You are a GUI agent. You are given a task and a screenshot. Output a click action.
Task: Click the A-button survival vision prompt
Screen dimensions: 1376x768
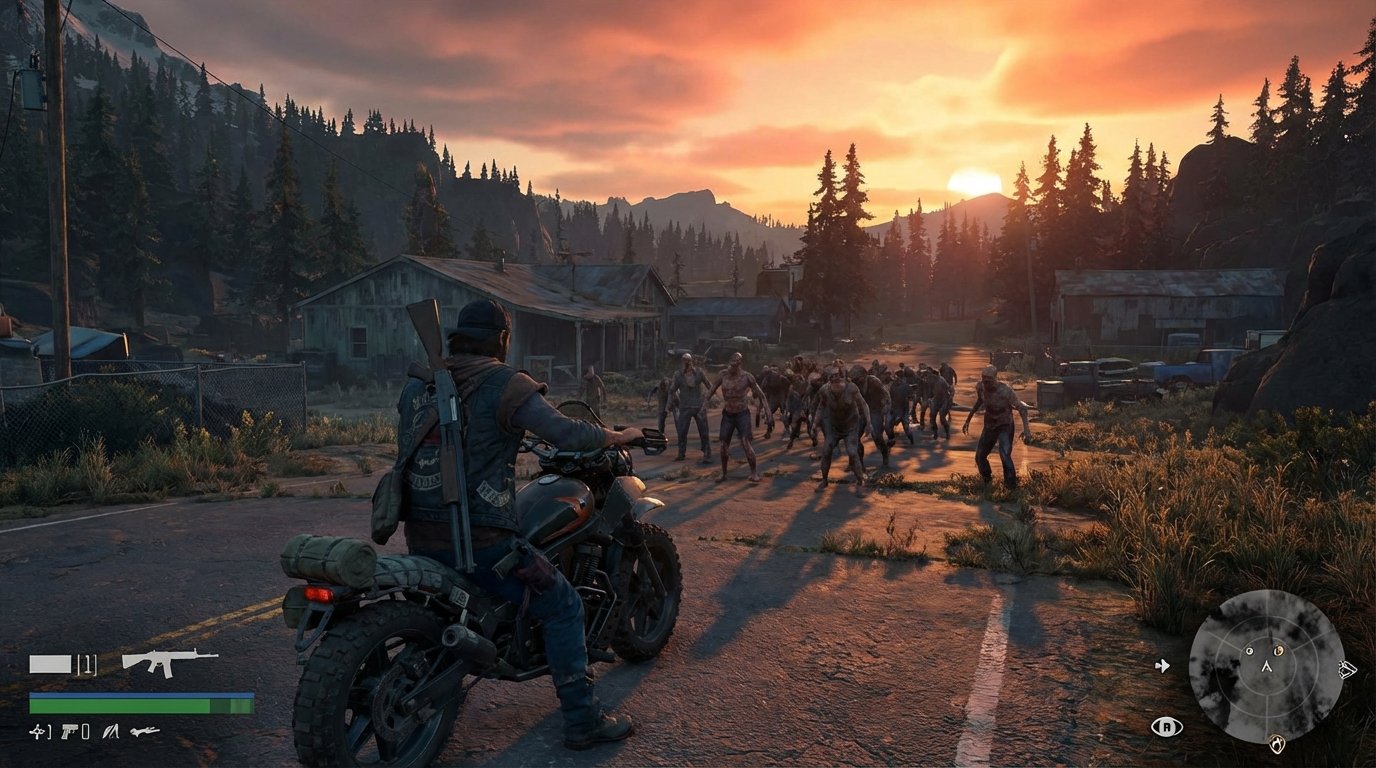(x=1167, y=726)
